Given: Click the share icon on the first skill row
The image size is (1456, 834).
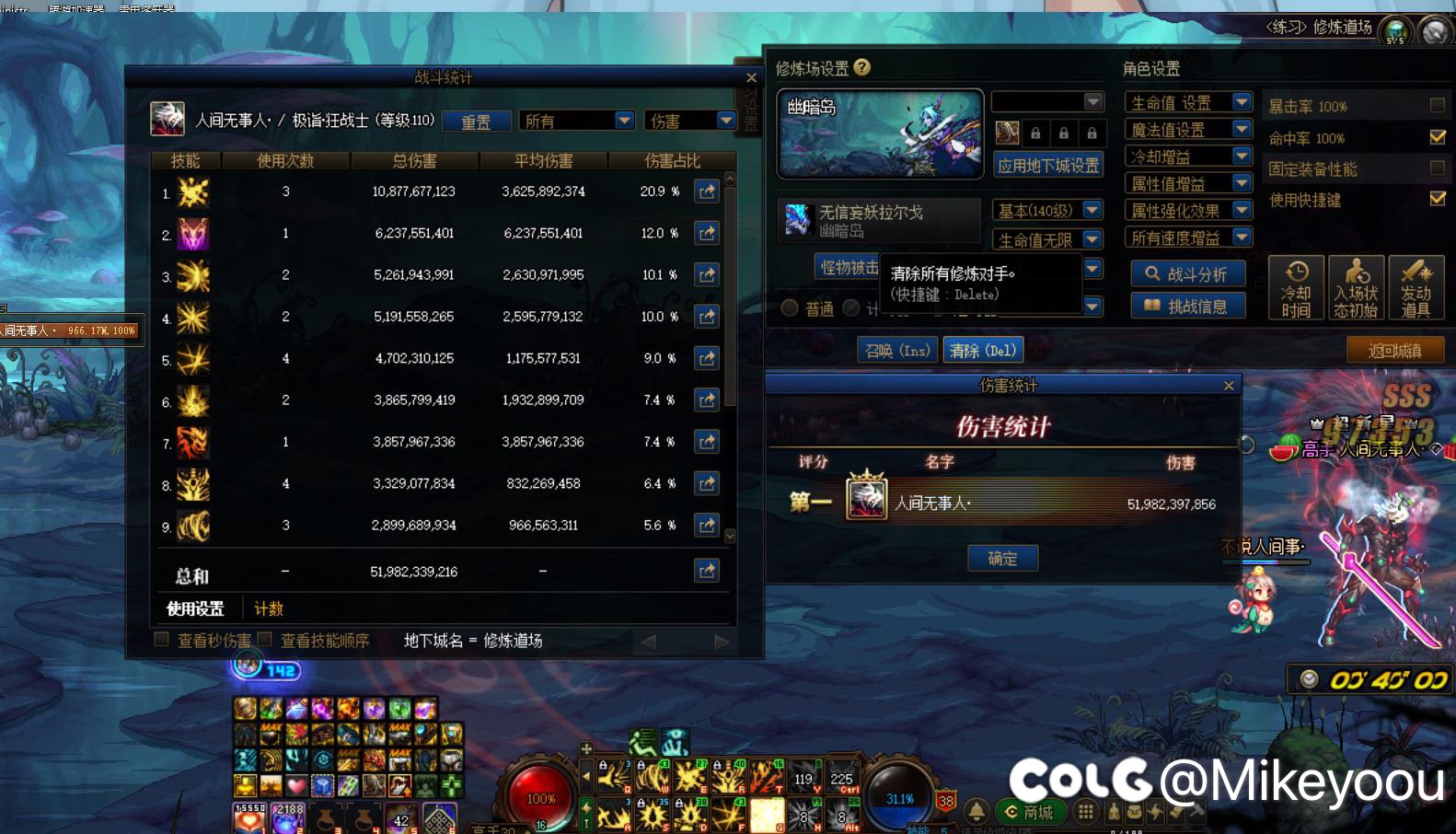Looking at the screenshot, I should point(707,191).
